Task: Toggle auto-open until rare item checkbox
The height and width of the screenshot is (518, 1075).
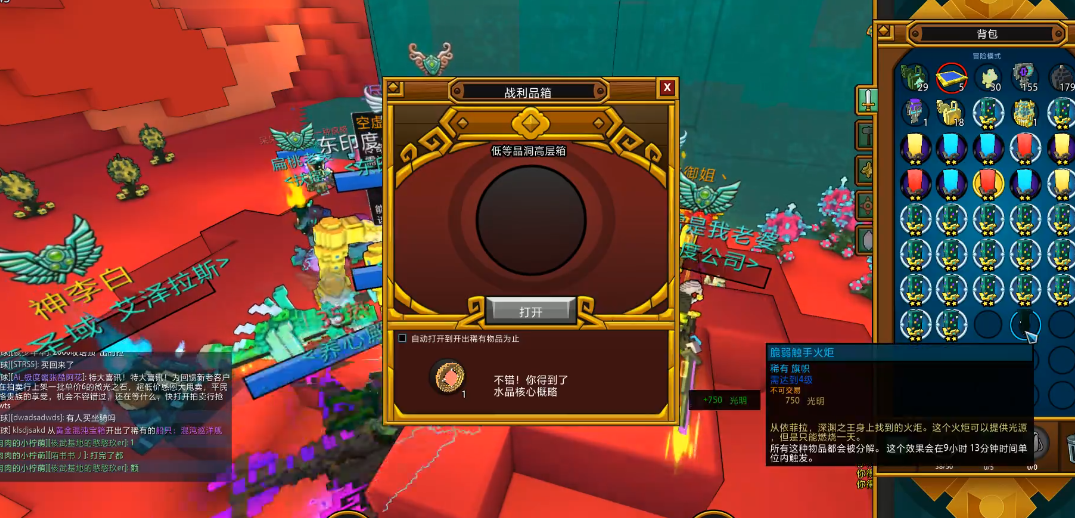Action: (x=402, y=338)
